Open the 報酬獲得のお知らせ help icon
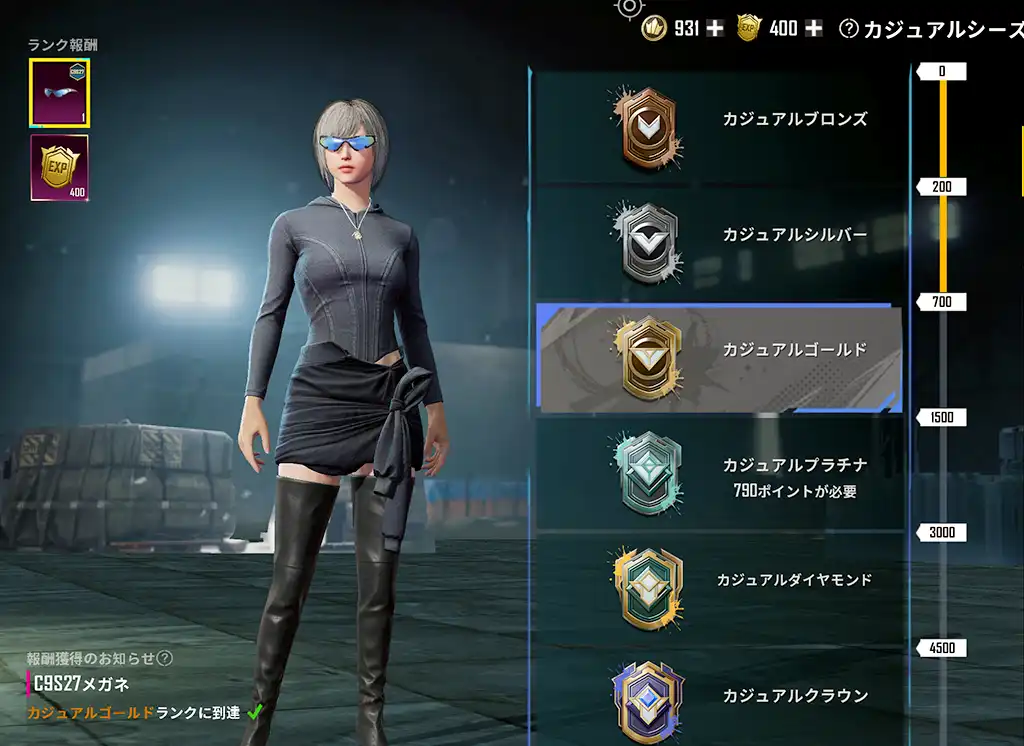The image size is (1024, 746). coord(166,658)
